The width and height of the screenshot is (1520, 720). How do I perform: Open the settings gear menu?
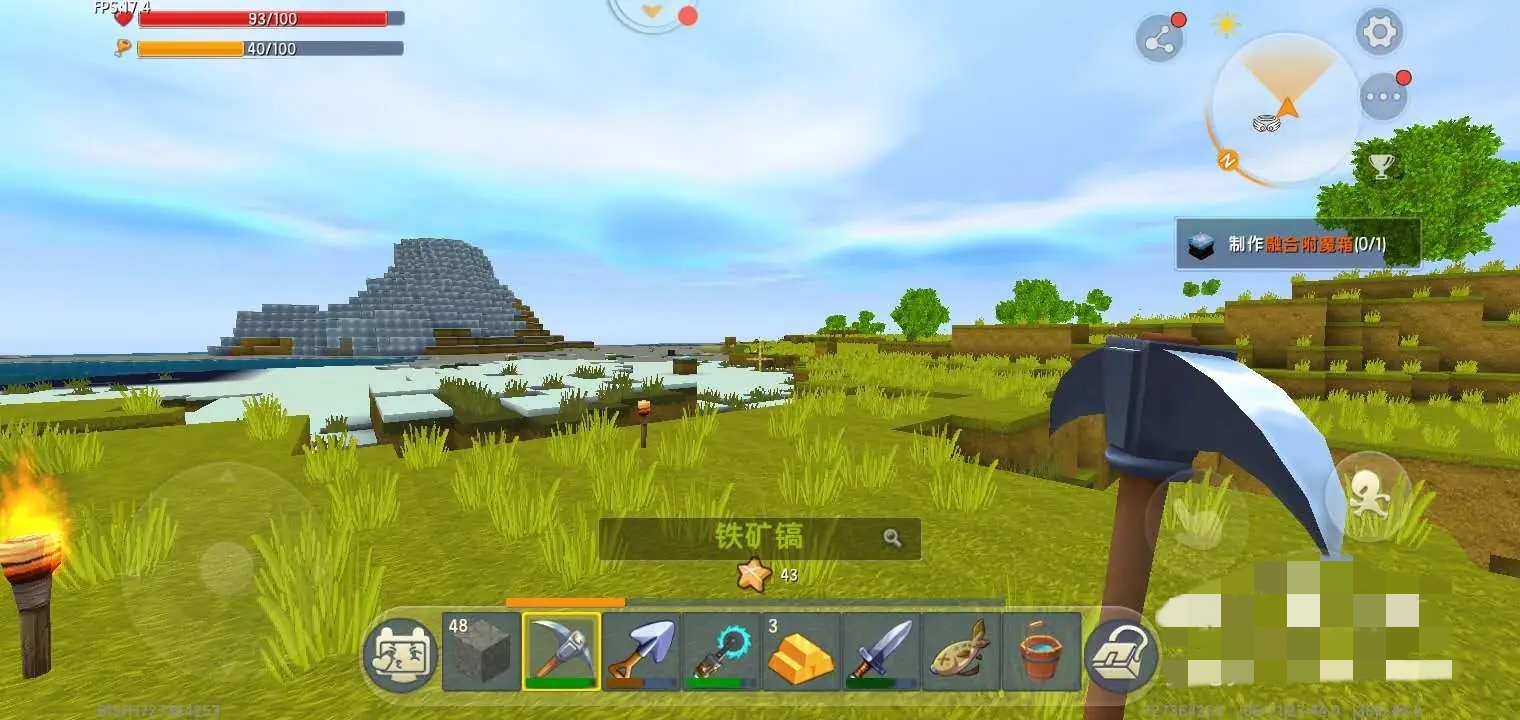point(1379,32)
